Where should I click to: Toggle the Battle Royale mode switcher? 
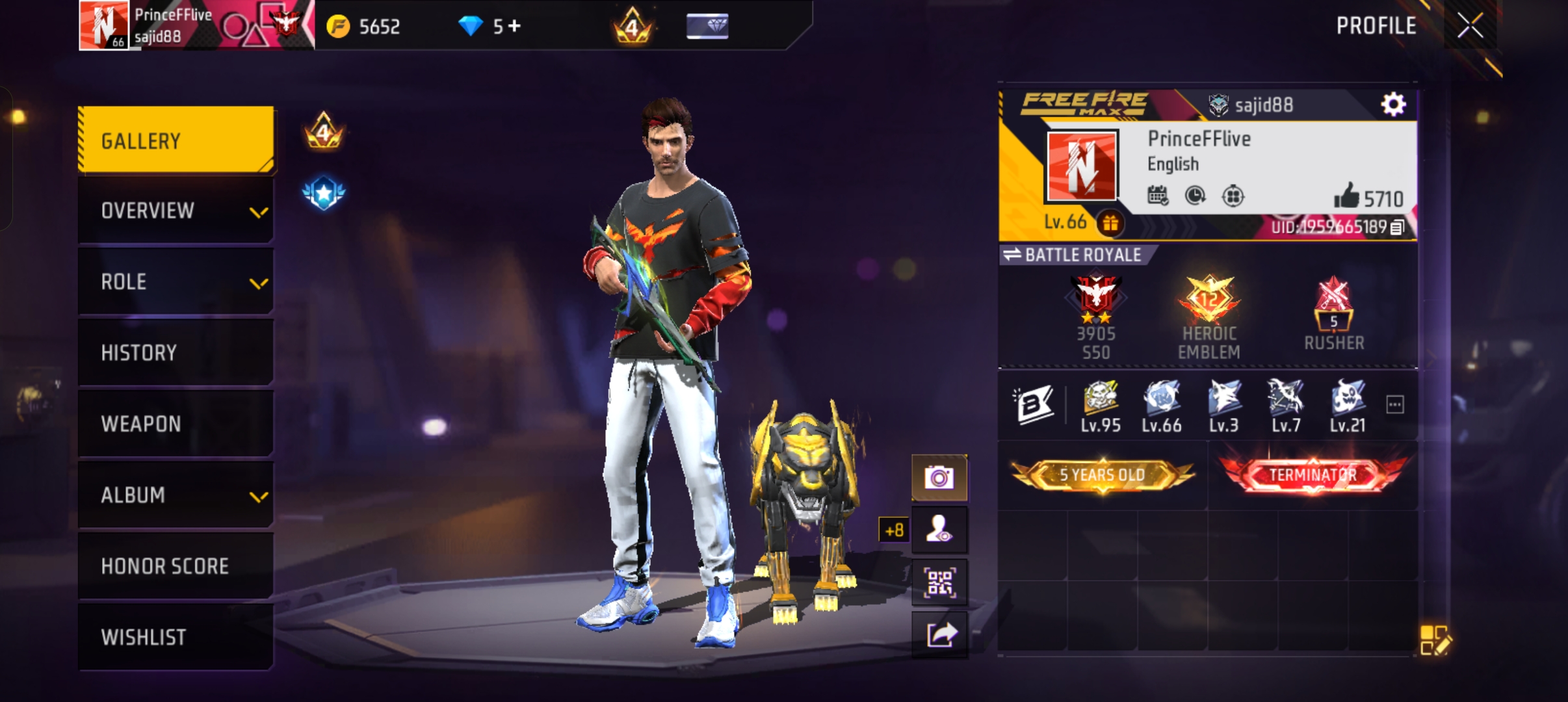[x=1012, y=255]
